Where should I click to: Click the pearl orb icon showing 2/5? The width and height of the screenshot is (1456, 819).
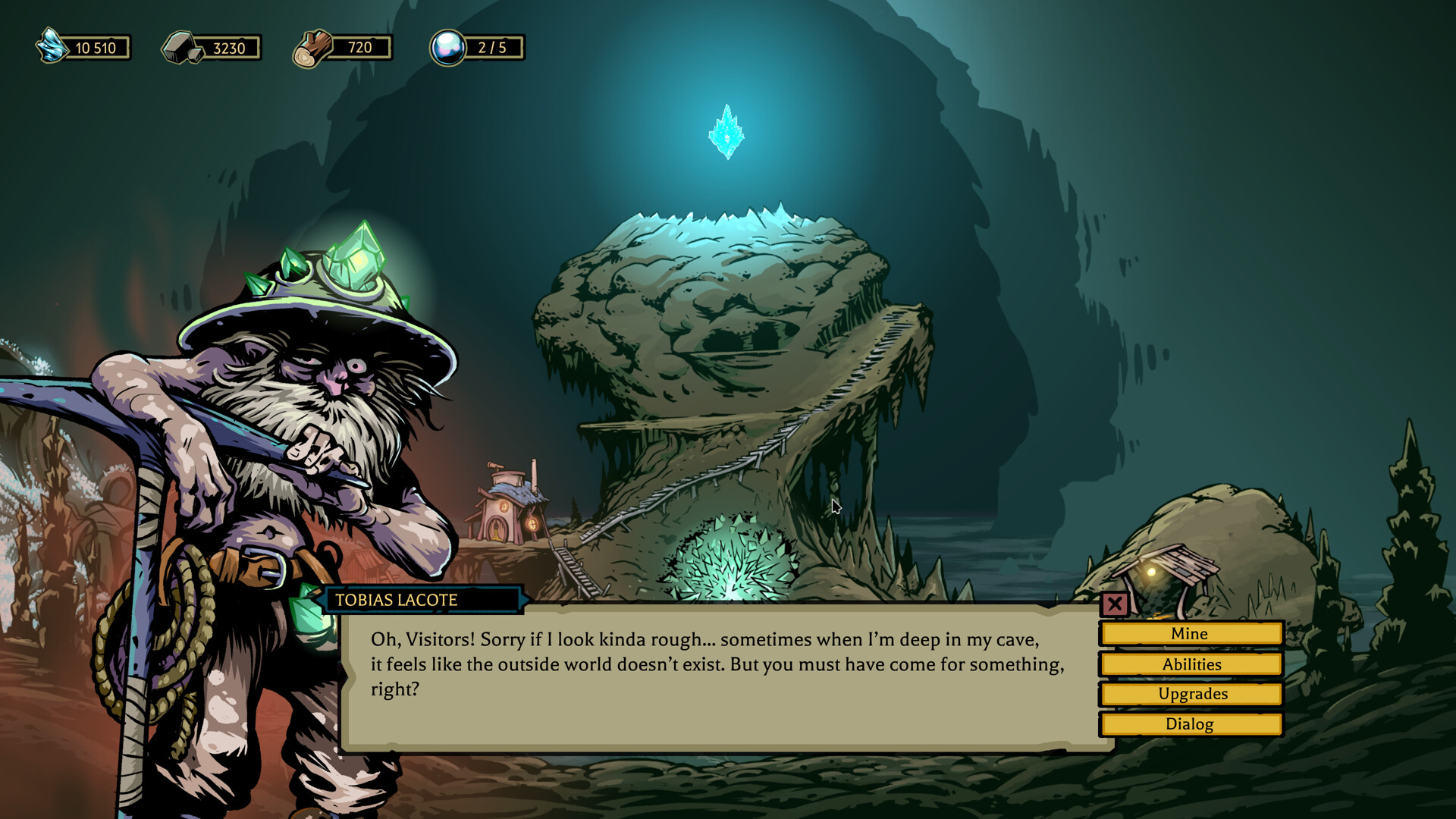click(447, 48)
